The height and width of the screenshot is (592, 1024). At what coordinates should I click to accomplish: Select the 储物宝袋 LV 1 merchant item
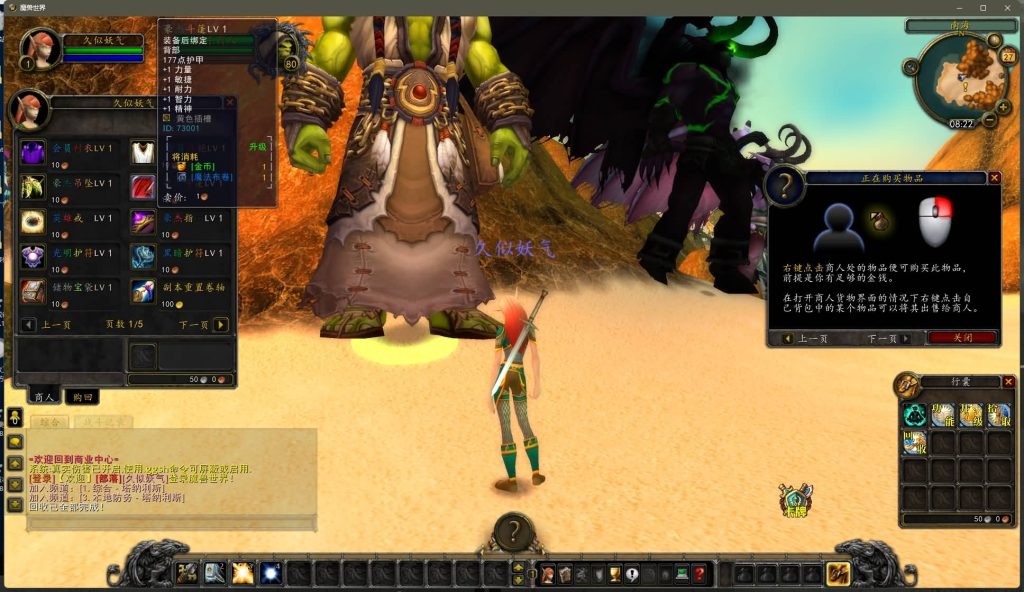point(33,291)
